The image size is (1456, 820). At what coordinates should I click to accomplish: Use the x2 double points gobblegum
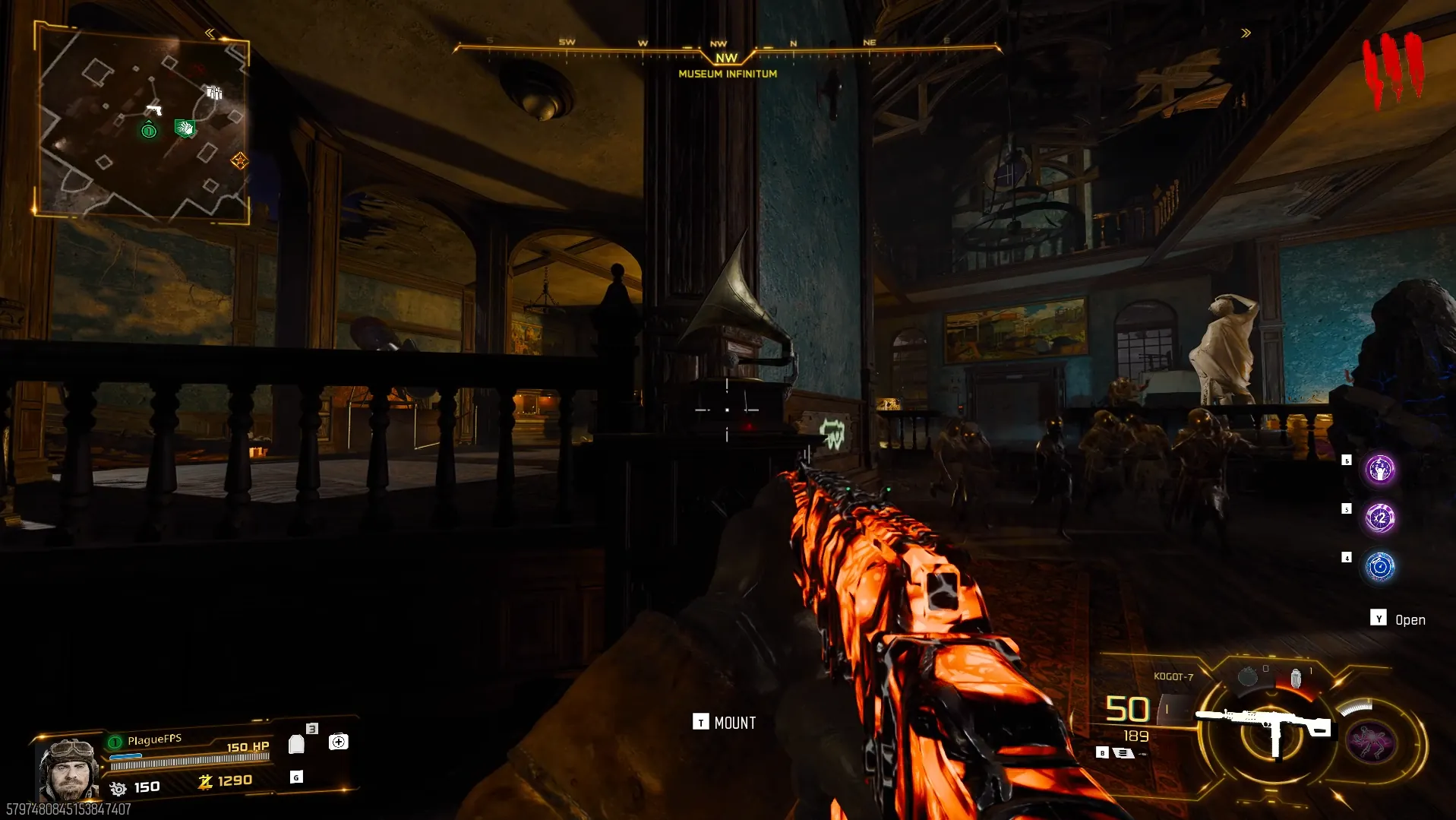1379,518
